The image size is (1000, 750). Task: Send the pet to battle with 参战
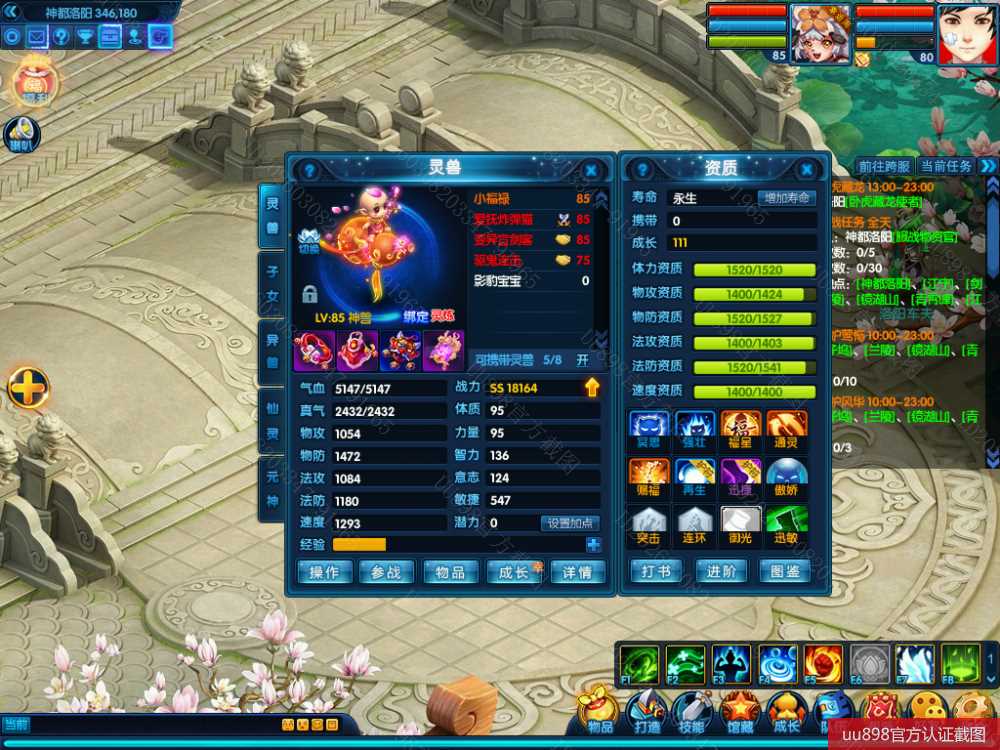tap(386, 572)
